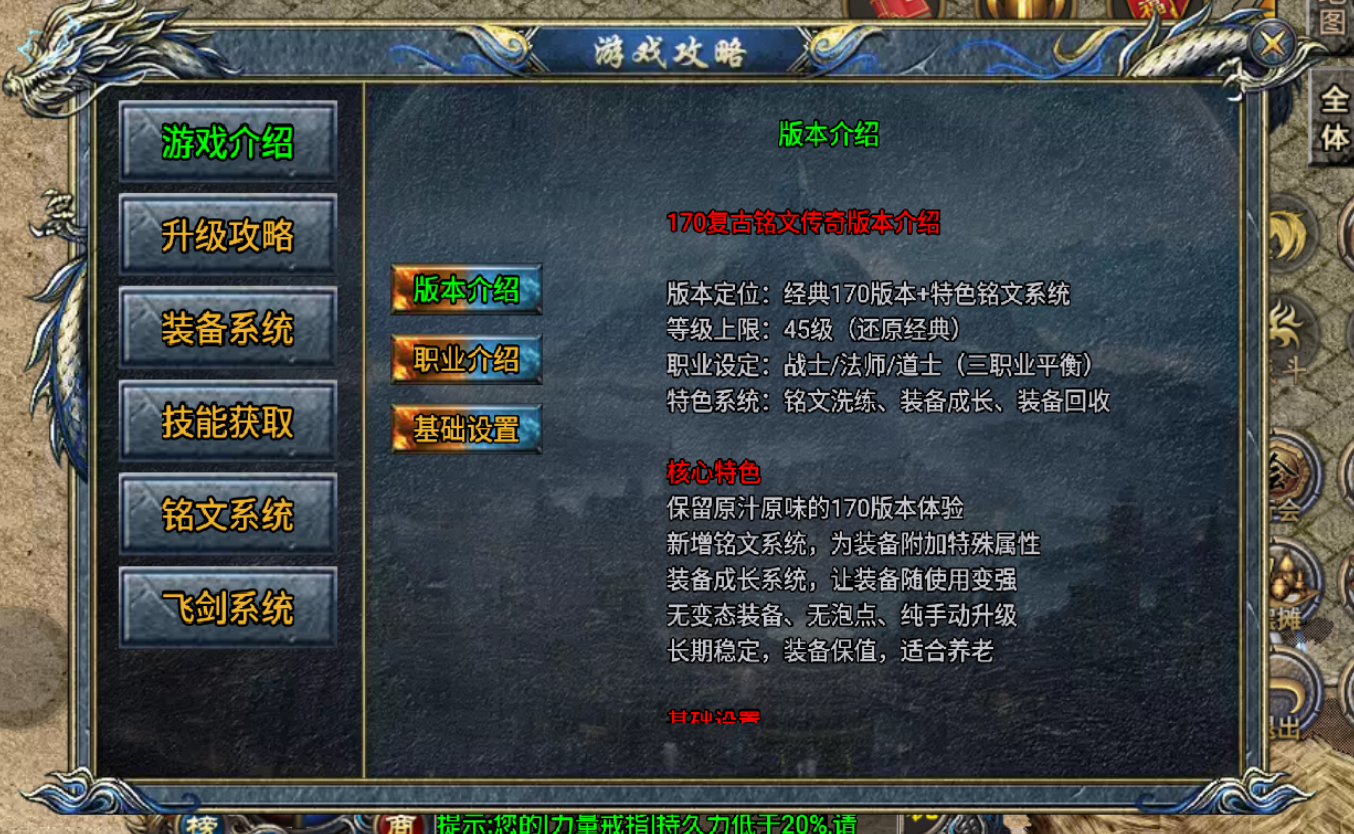View the 飞剑系统 section
The width and height of the screenshot is (1354, 834).
pyautogui.click(x=227, y=607)
